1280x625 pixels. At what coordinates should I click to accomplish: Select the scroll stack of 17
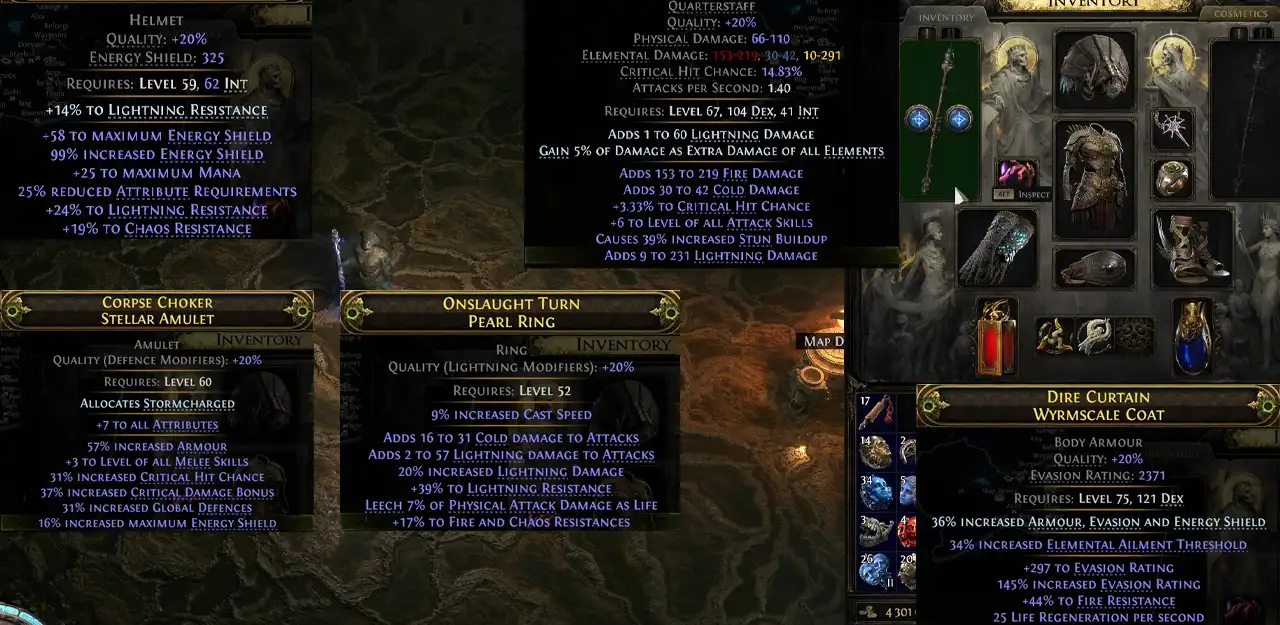pos(874,410)
